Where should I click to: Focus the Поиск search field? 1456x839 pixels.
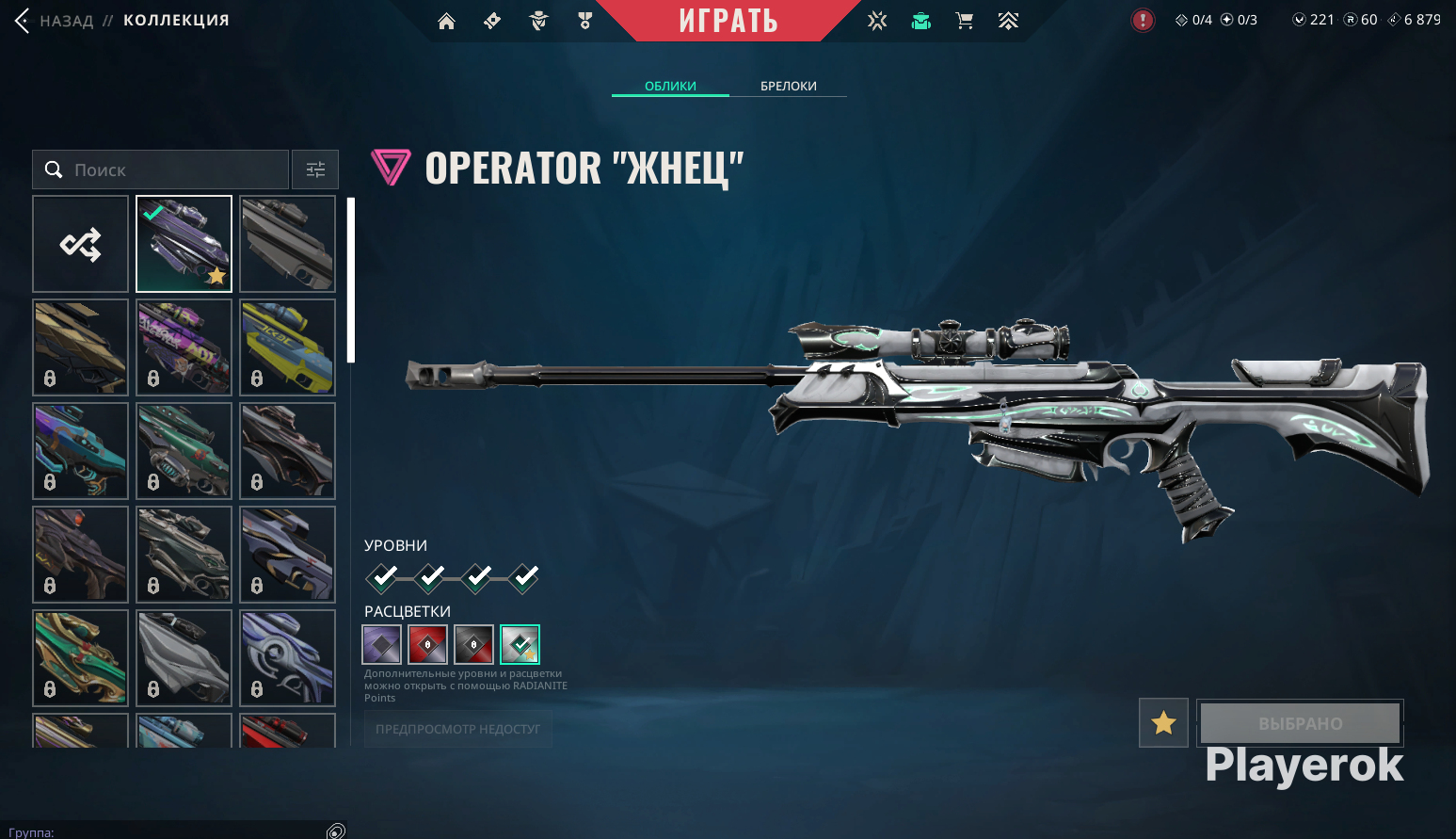160,169
